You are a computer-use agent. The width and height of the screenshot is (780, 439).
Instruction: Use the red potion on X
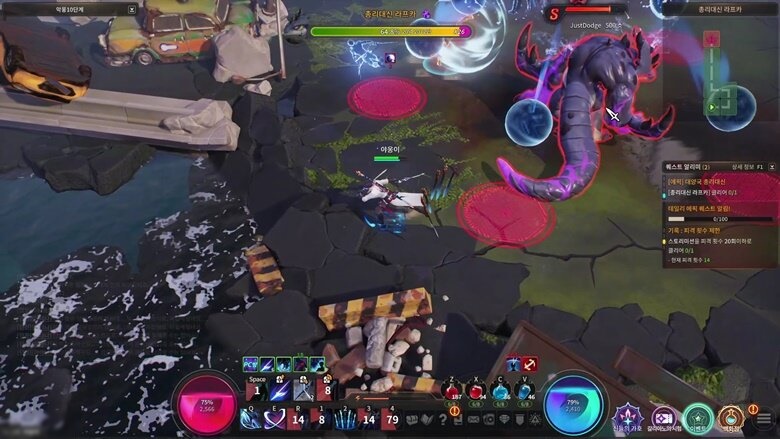tap(477, 391)
